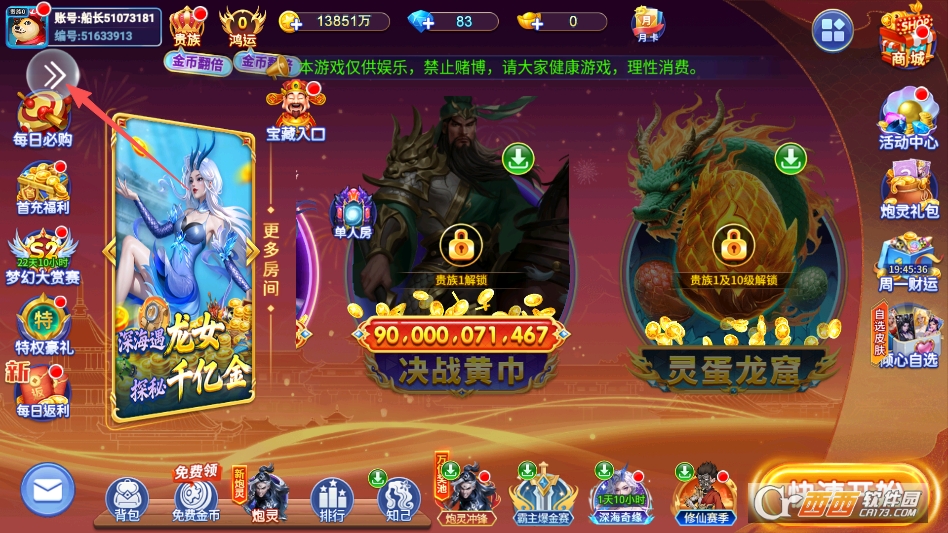The width and height of the screenshot is (948, 533).
Task: Open the 活动中心 activity center
Action: pyautogui.click(x=908, y=120)
